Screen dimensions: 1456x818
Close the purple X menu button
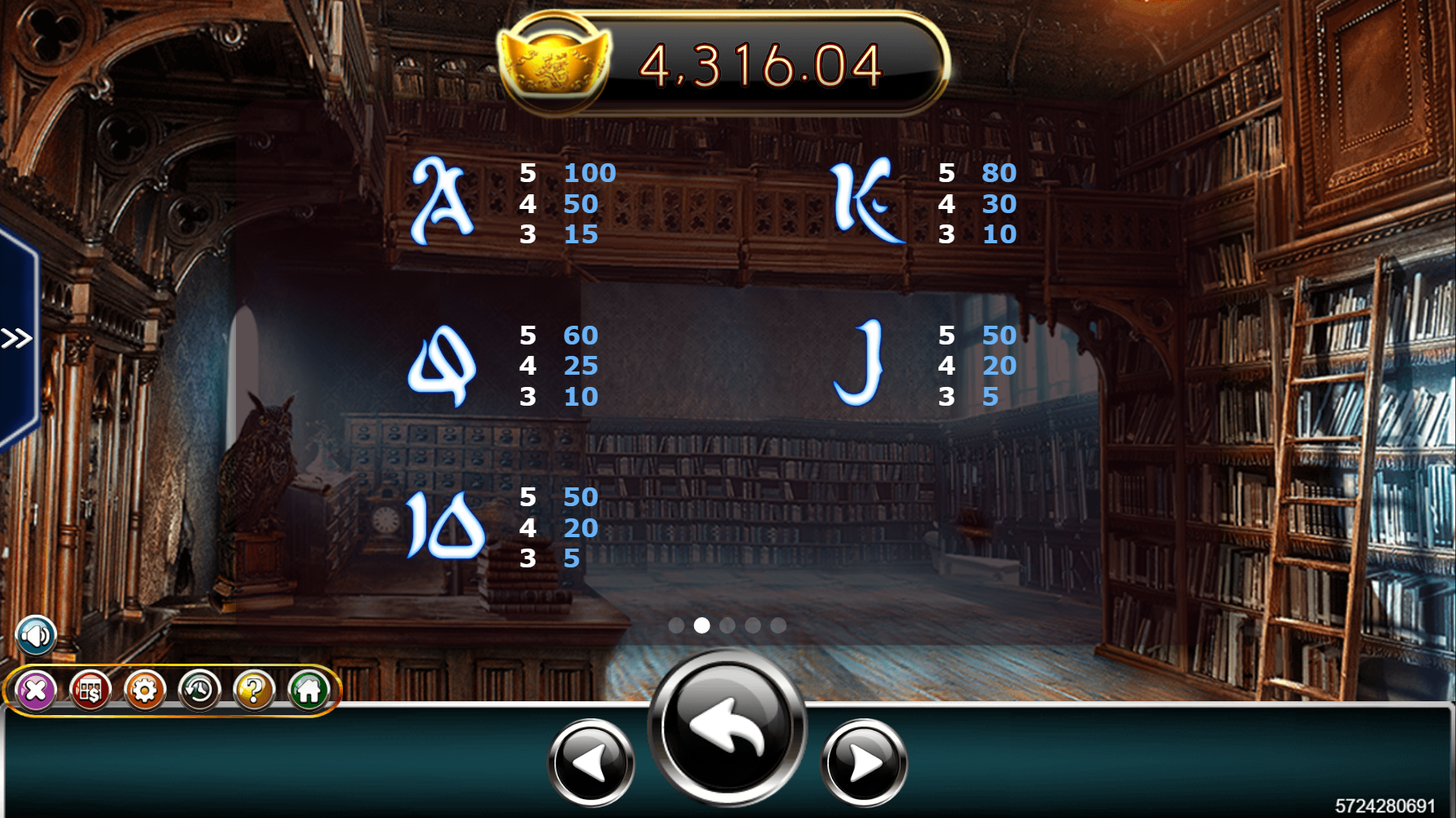(35, 691)
